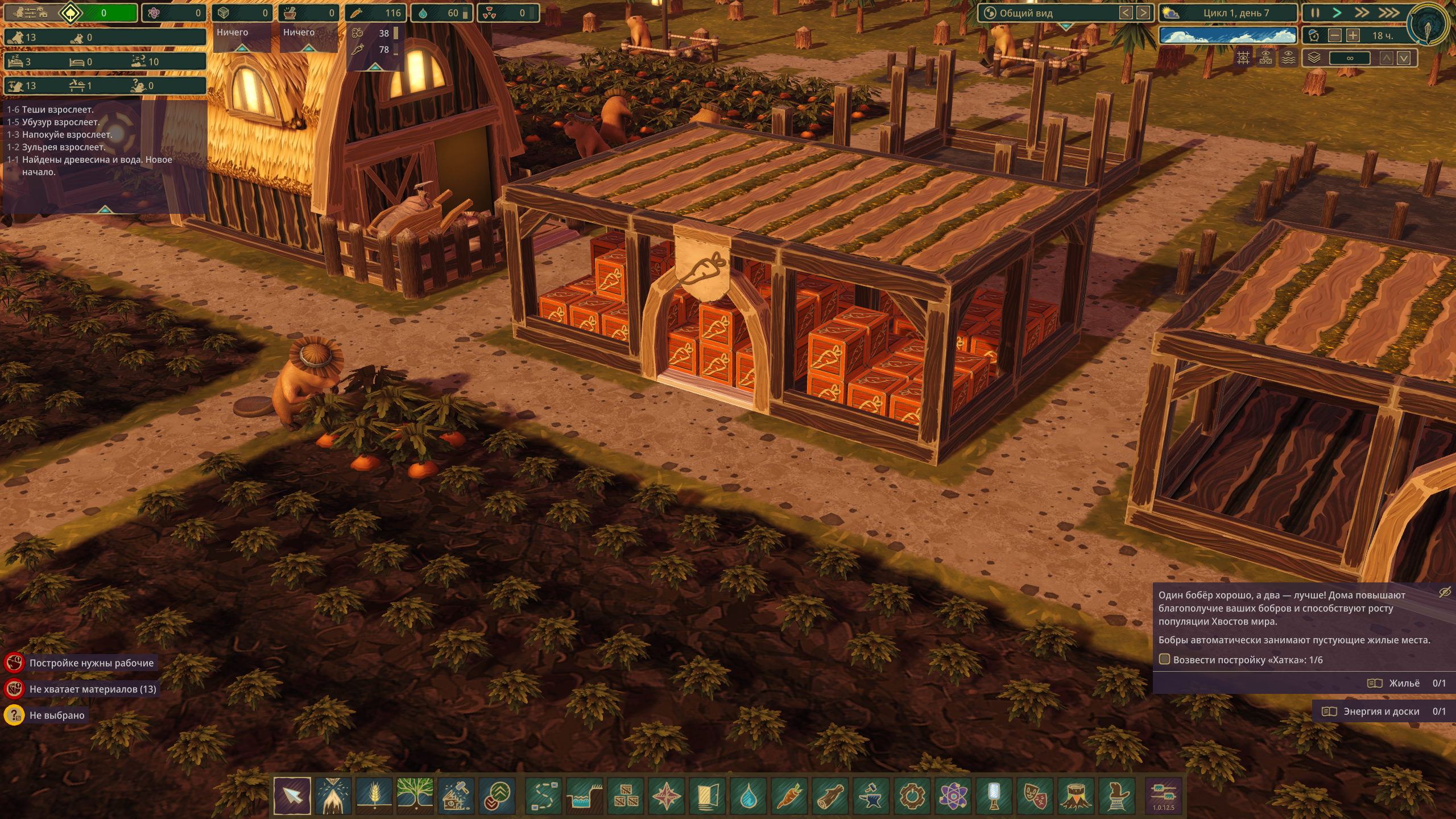Open the wood buildings log category

(830, 795)
